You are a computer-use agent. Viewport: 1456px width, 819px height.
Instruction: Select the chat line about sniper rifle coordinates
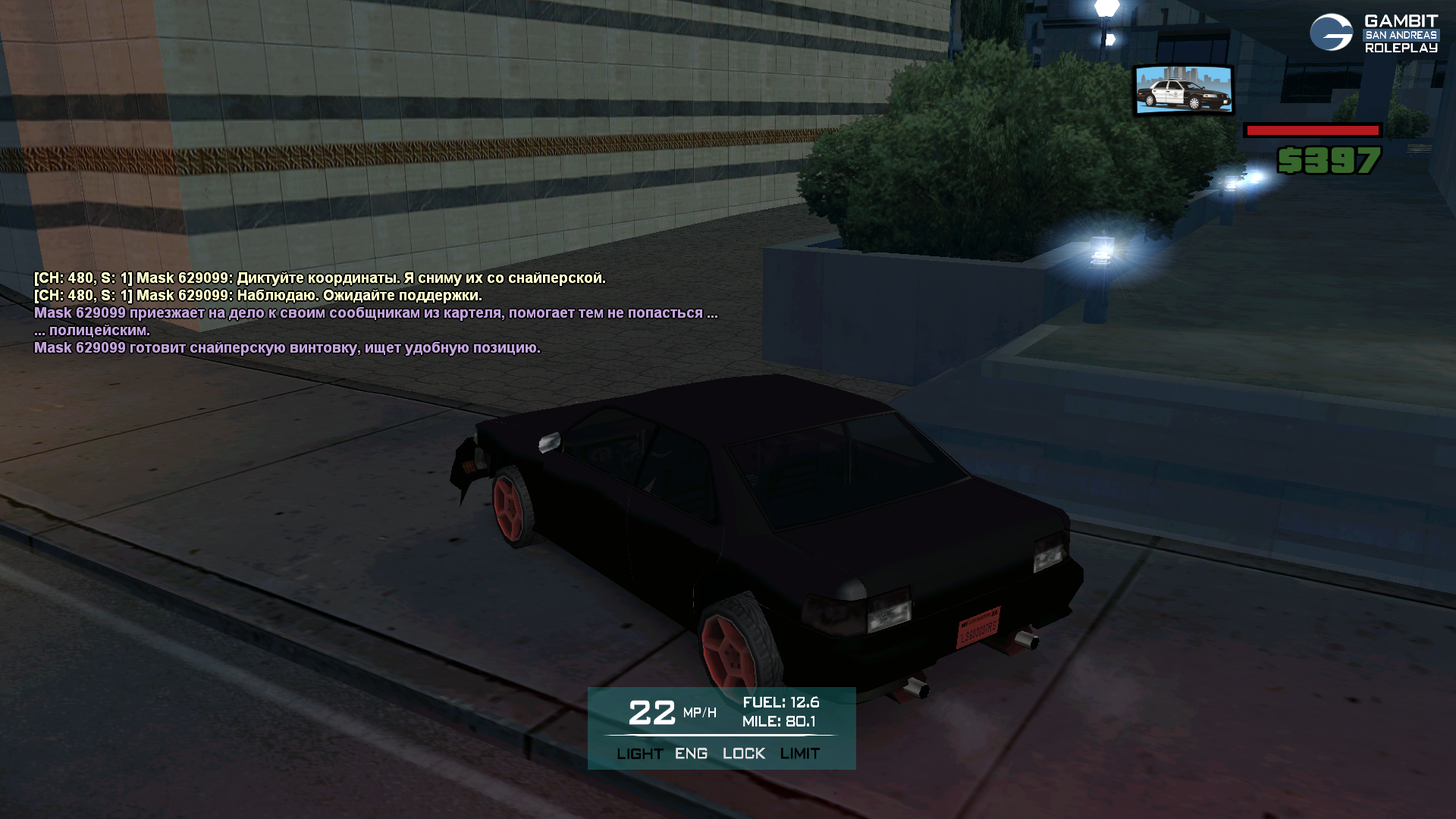[x=319, y=278]
